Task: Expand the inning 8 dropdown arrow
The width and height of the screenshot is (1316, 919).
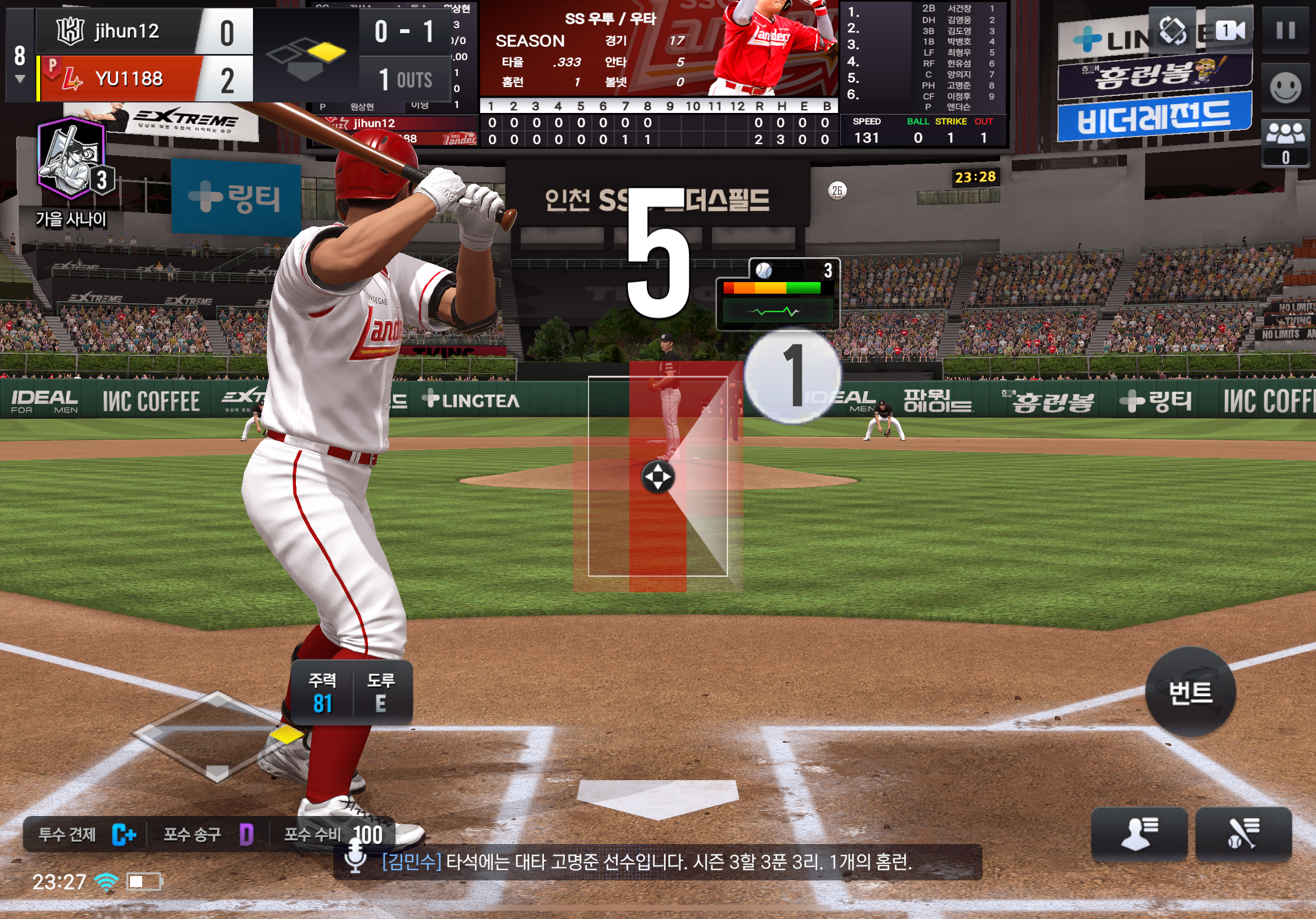Action: (x=20, y=79)
